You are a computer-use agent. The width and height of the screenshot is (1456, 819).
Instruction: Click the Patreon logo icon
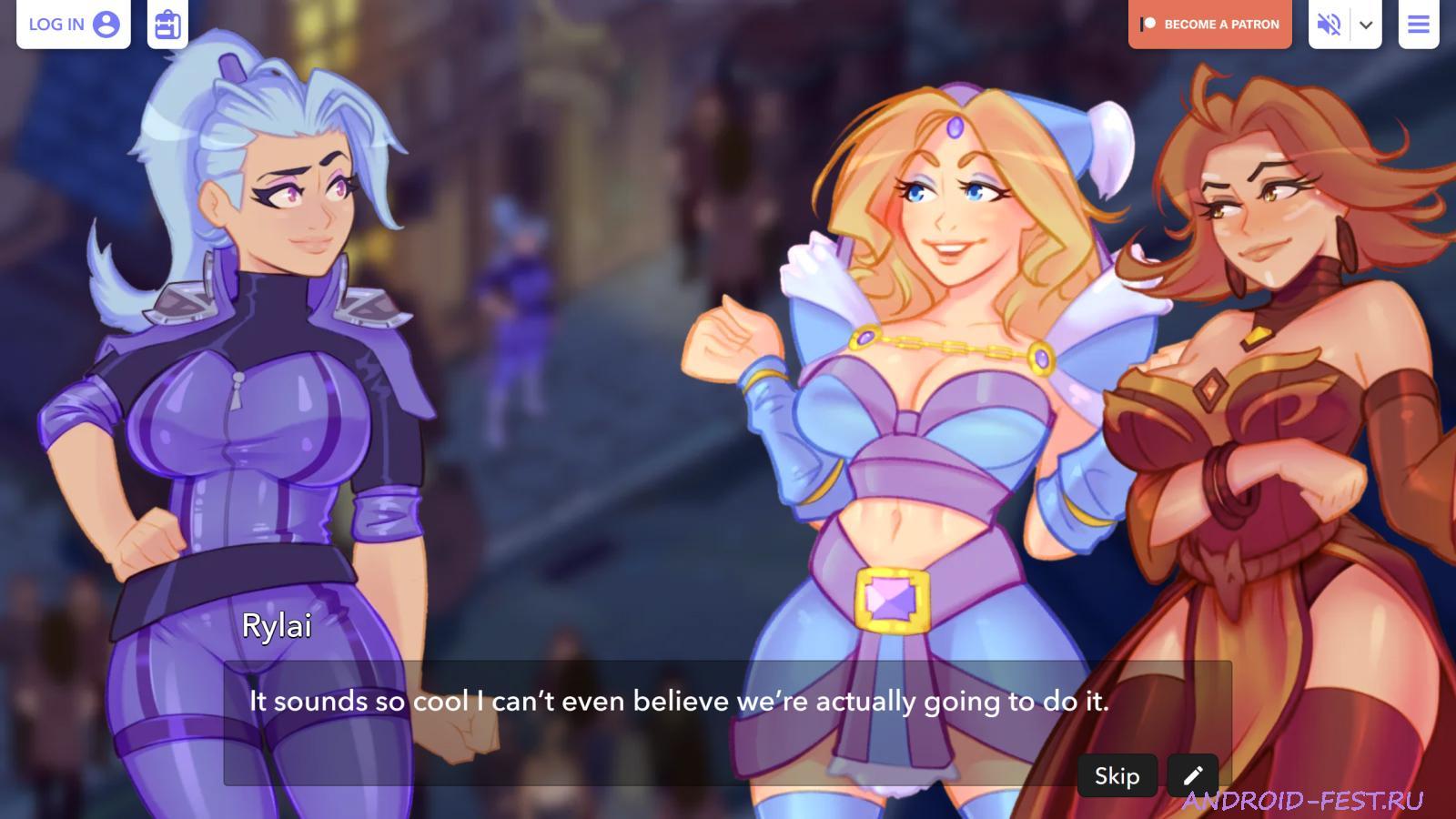point(1148,25)
